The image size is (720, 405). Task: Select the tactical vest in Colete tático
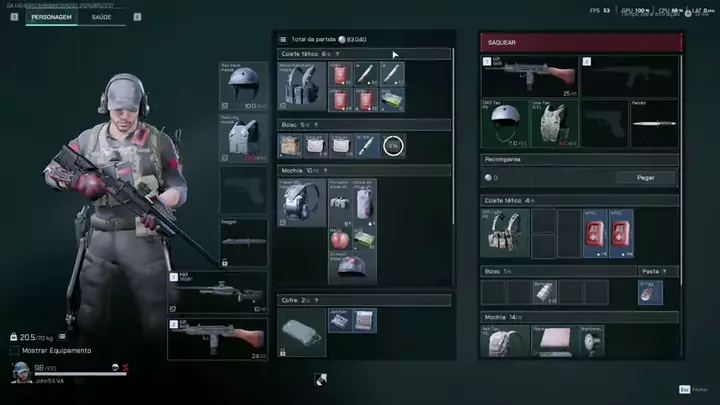[x=301, y=86]
